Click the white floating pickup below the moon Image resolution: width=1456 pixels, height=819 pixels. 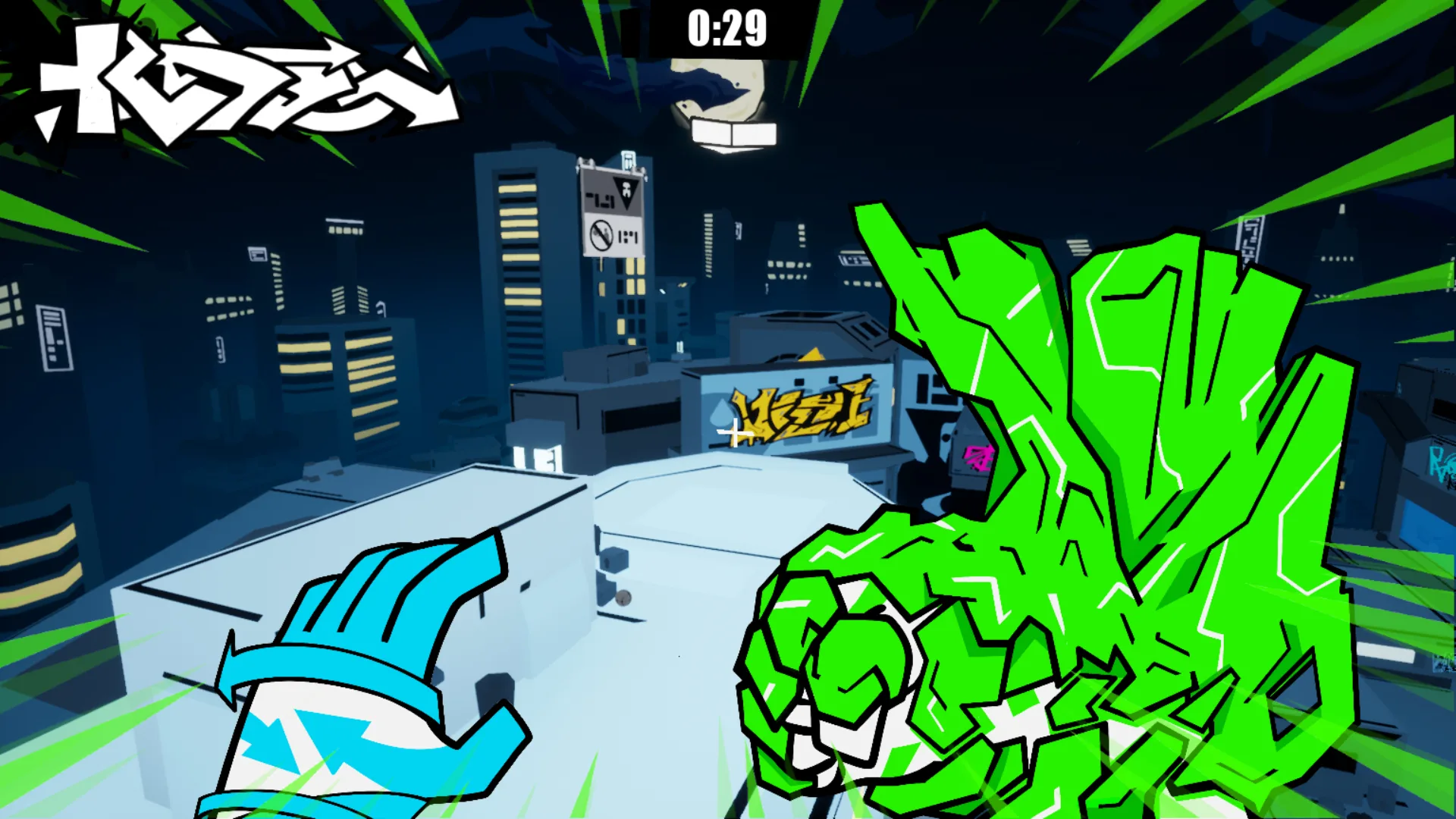point(733,133)
